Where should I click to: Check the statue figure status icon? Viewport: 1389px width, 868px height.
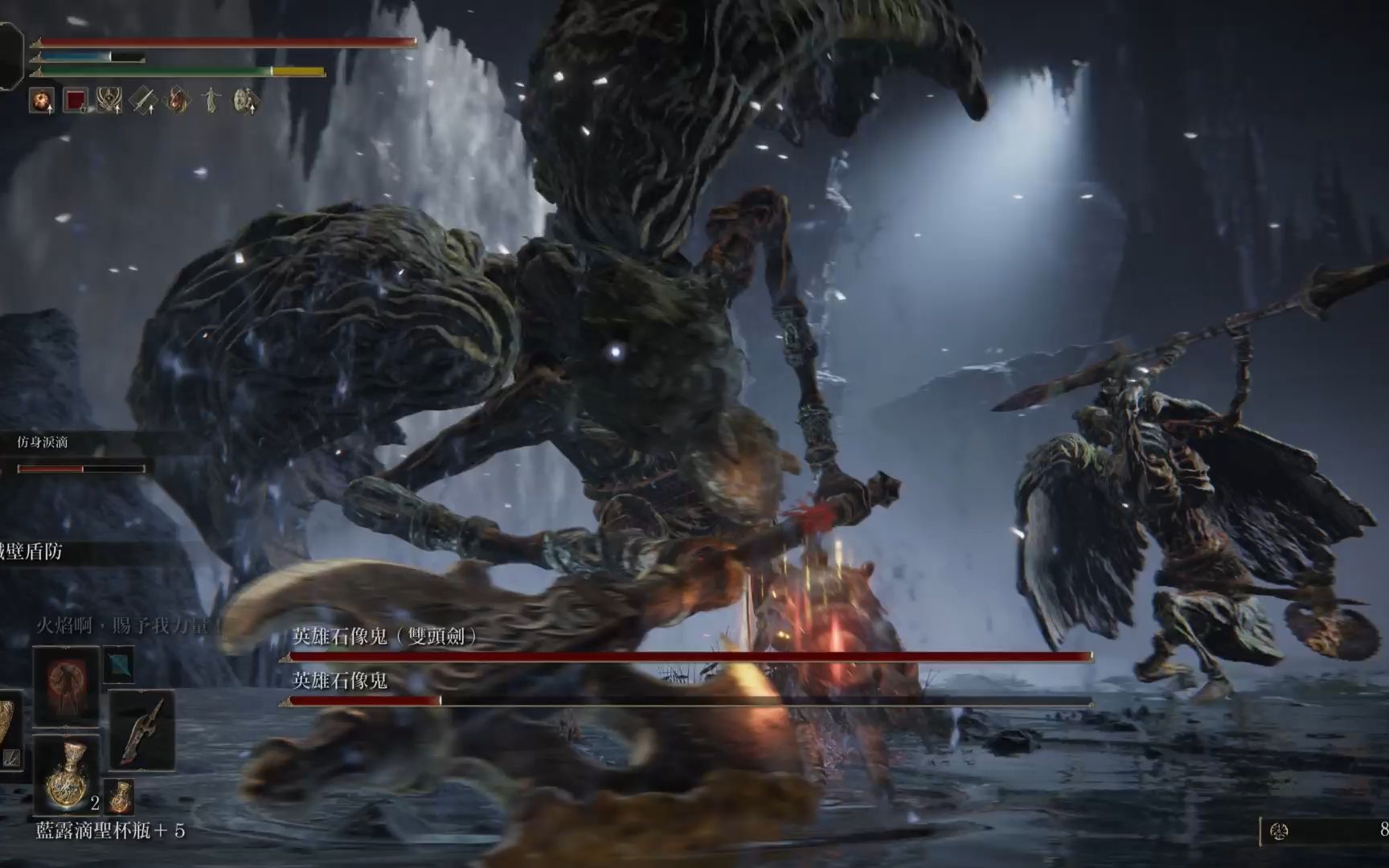pos(211,100)
